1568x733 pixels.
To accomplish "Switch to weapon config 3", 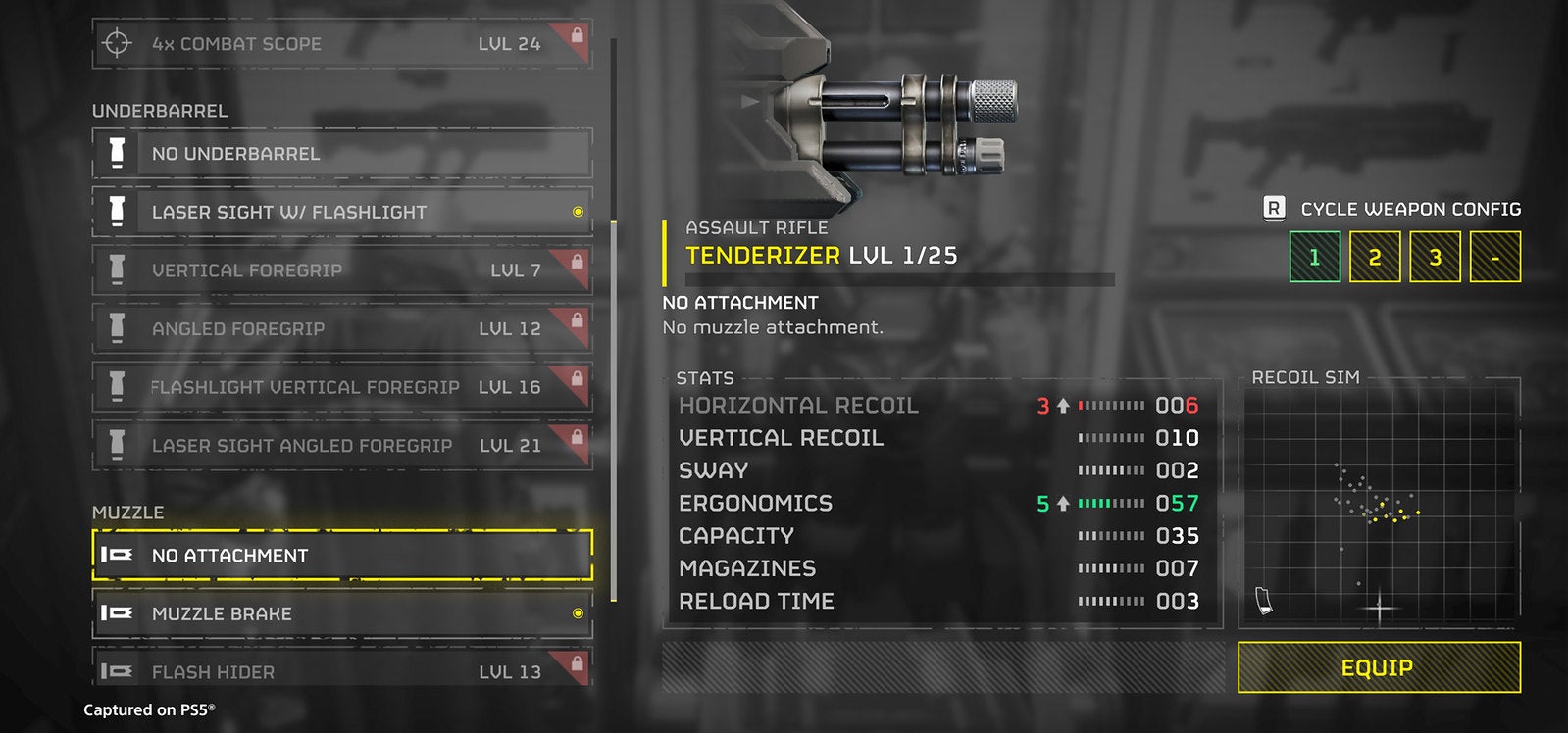I will pyautogui.click(x=1435, y=257).
